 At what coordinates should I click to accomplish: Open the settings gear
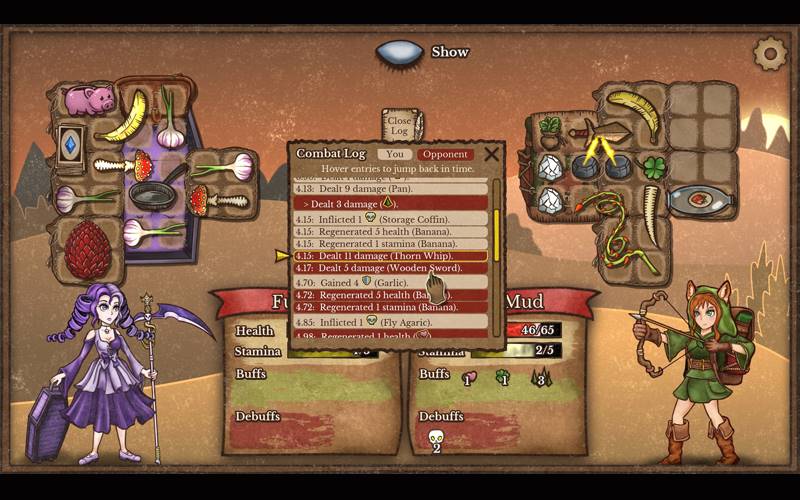(770, 53)
